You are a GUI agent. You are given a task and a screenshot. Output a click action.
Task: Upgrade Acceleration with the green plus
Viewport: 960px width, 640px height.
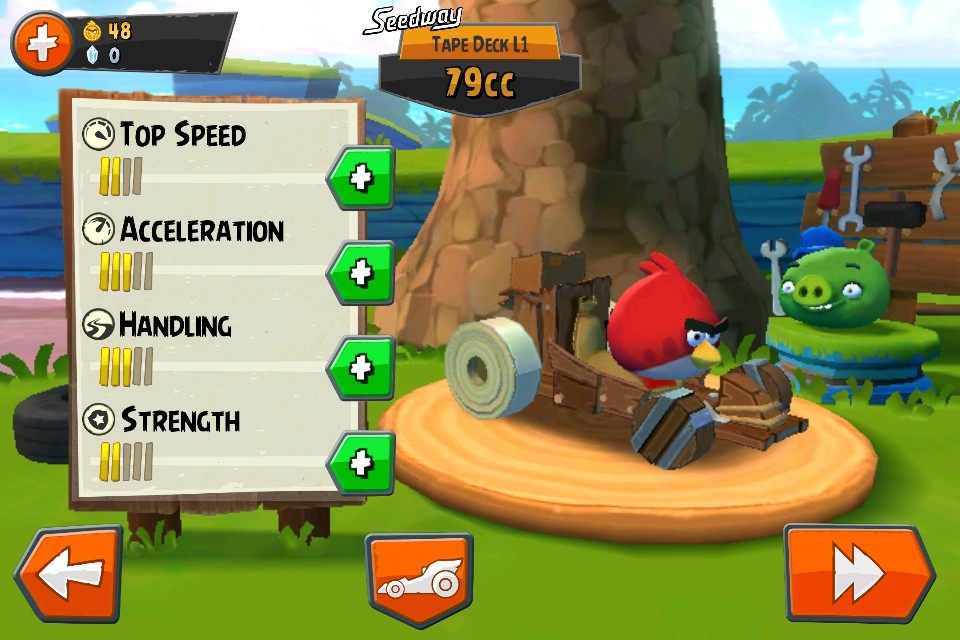tap(361, 272)
